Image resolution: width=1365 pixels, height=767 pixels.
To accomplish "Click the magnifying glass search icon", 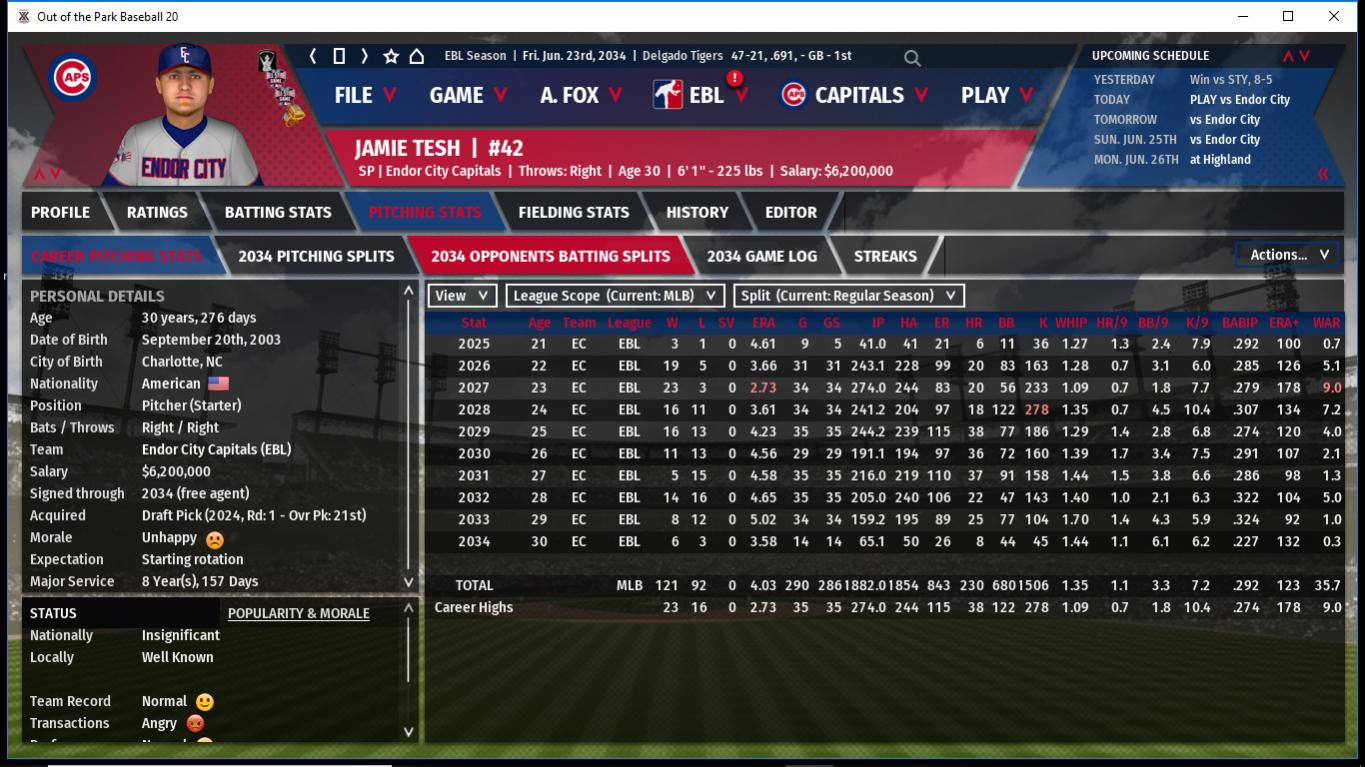I will (x=912, y=58).
